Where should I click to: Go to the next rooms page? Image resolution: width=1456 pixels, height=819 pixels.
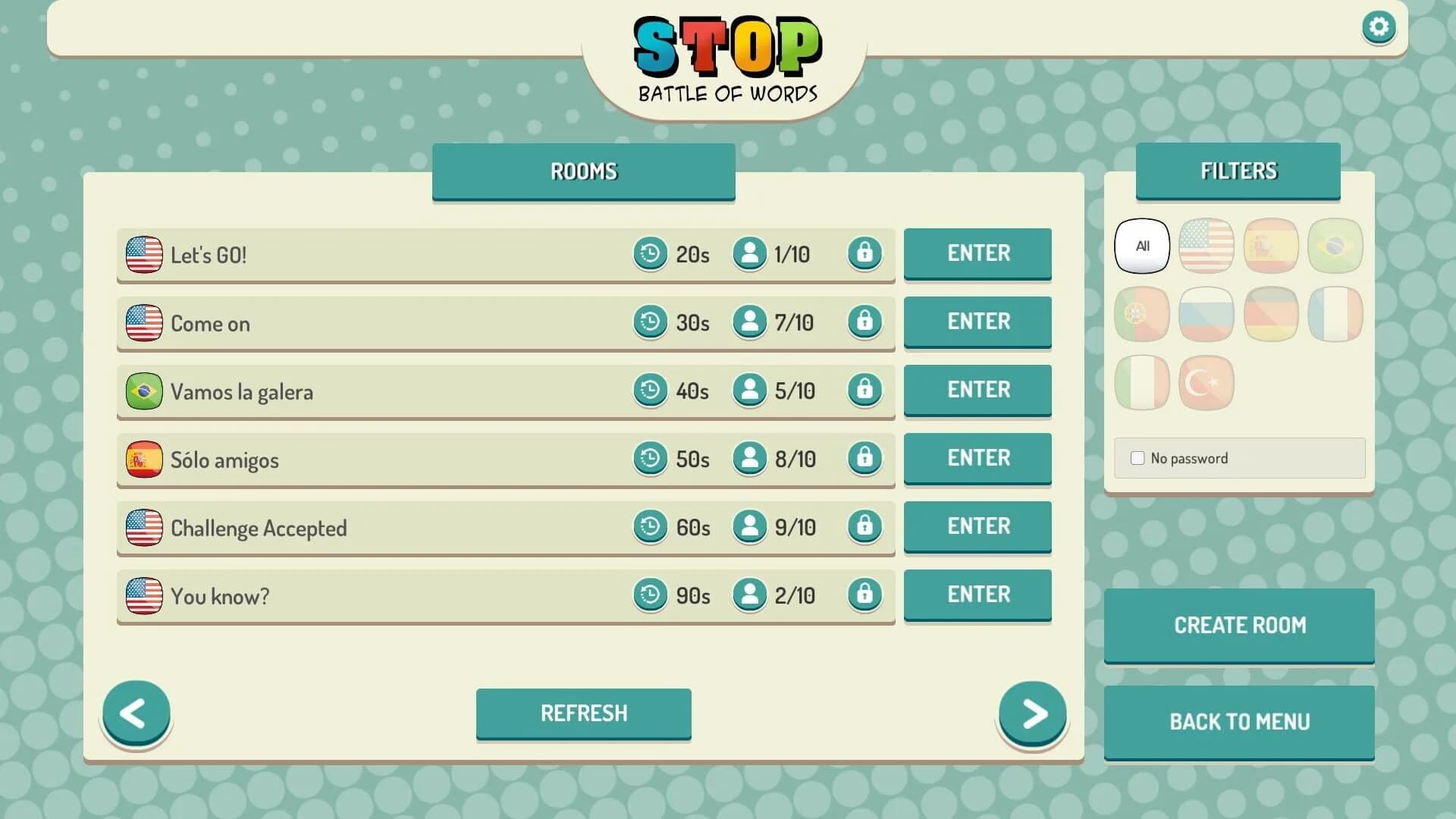(1032, 713)
